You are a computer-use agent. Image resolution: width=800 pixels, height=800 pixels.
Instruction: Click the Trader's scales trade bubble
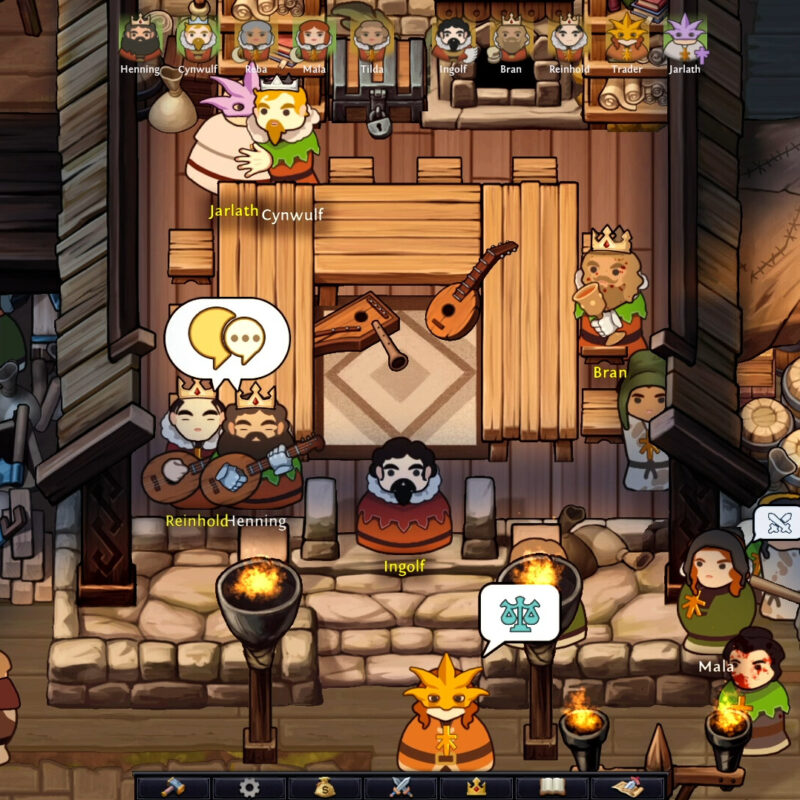coord(519,615)
